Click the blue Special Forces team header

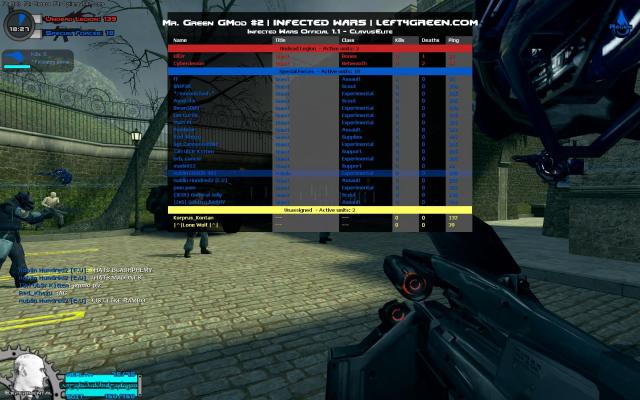tap(320, 71)
